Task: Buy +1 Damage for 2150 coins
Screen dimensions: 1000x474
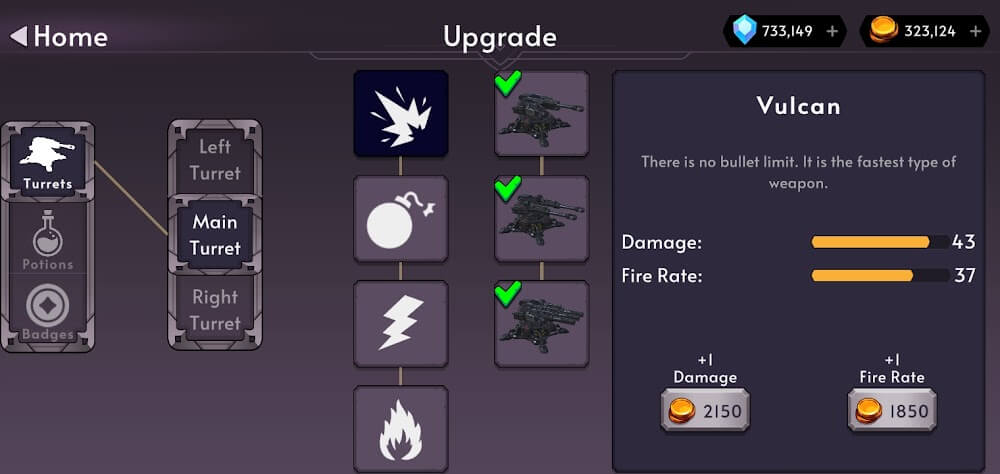Action: click(705, 410)
